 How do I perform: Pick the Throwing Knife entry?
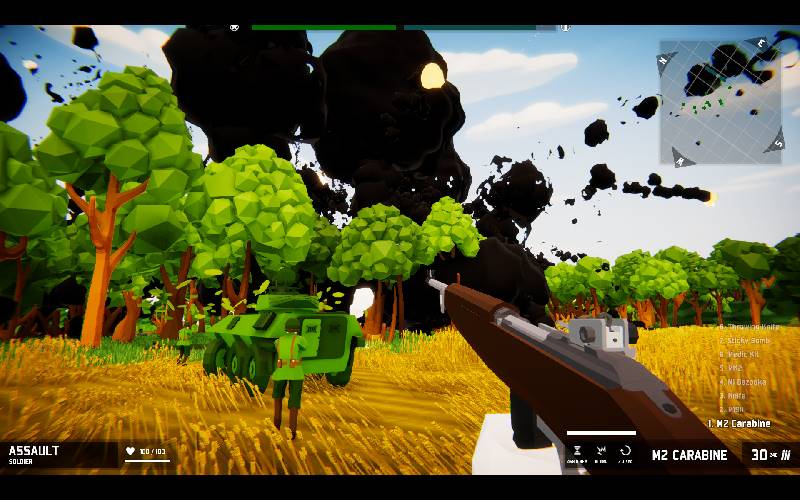(746, 326)
